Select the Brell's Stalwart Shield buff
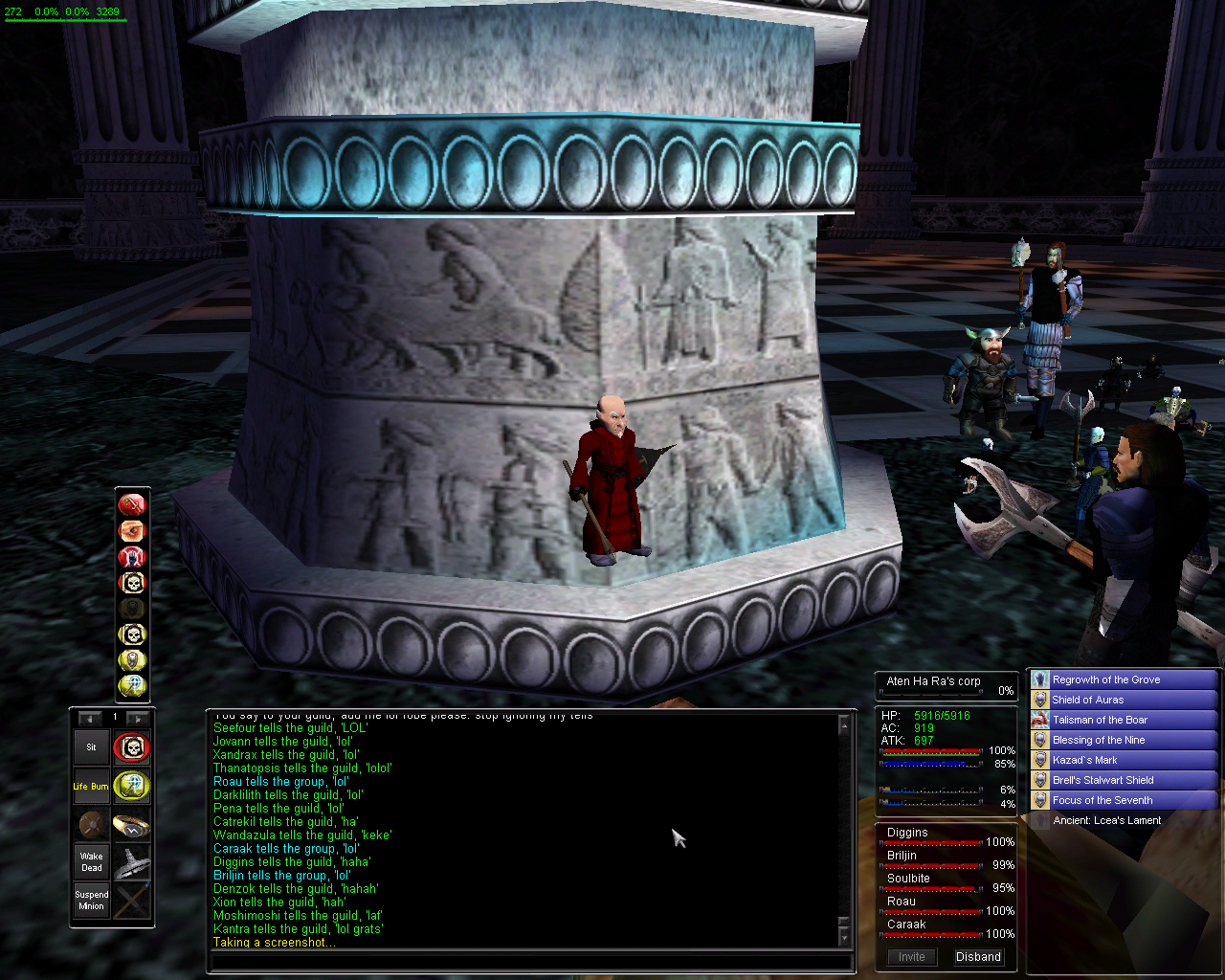The height and width of the screenshot is (980, 1225). pos(1102,780)
